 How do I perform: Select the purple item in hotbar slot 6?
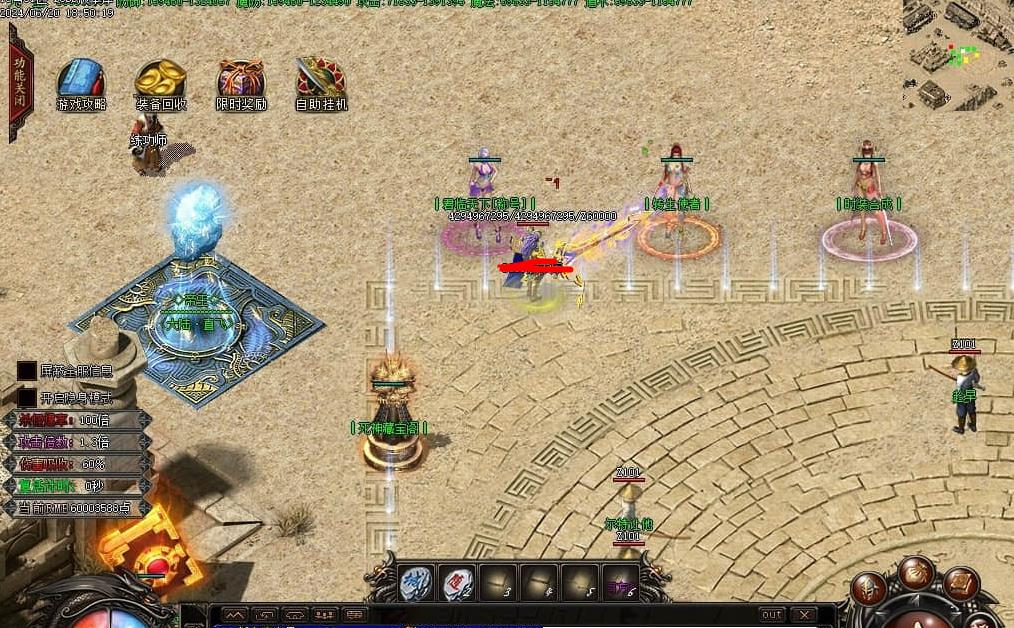click(622, 583)
